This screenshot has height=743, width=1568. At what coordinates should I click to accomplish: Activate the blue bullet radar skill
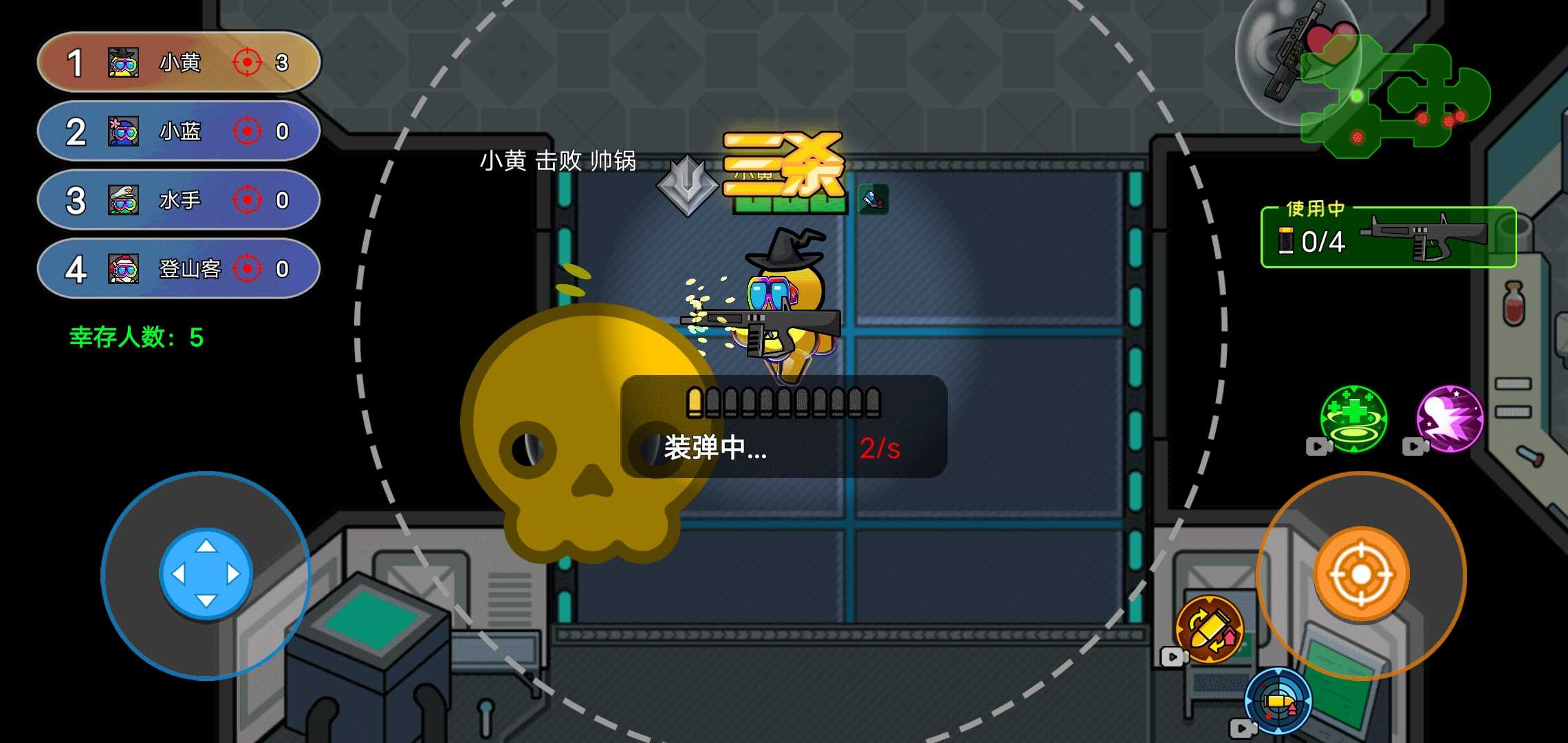pos(1279,700)
